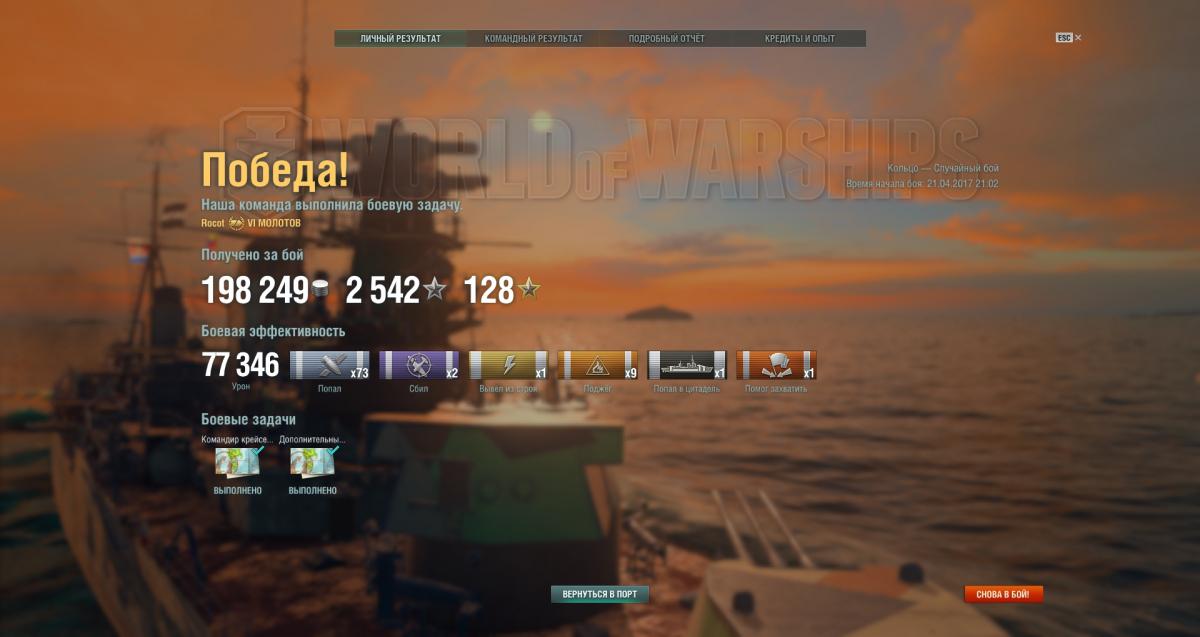The image size is (1200, 637).
Task: Open the Командир крейсера combat mission icon
Action: [238, 463]
